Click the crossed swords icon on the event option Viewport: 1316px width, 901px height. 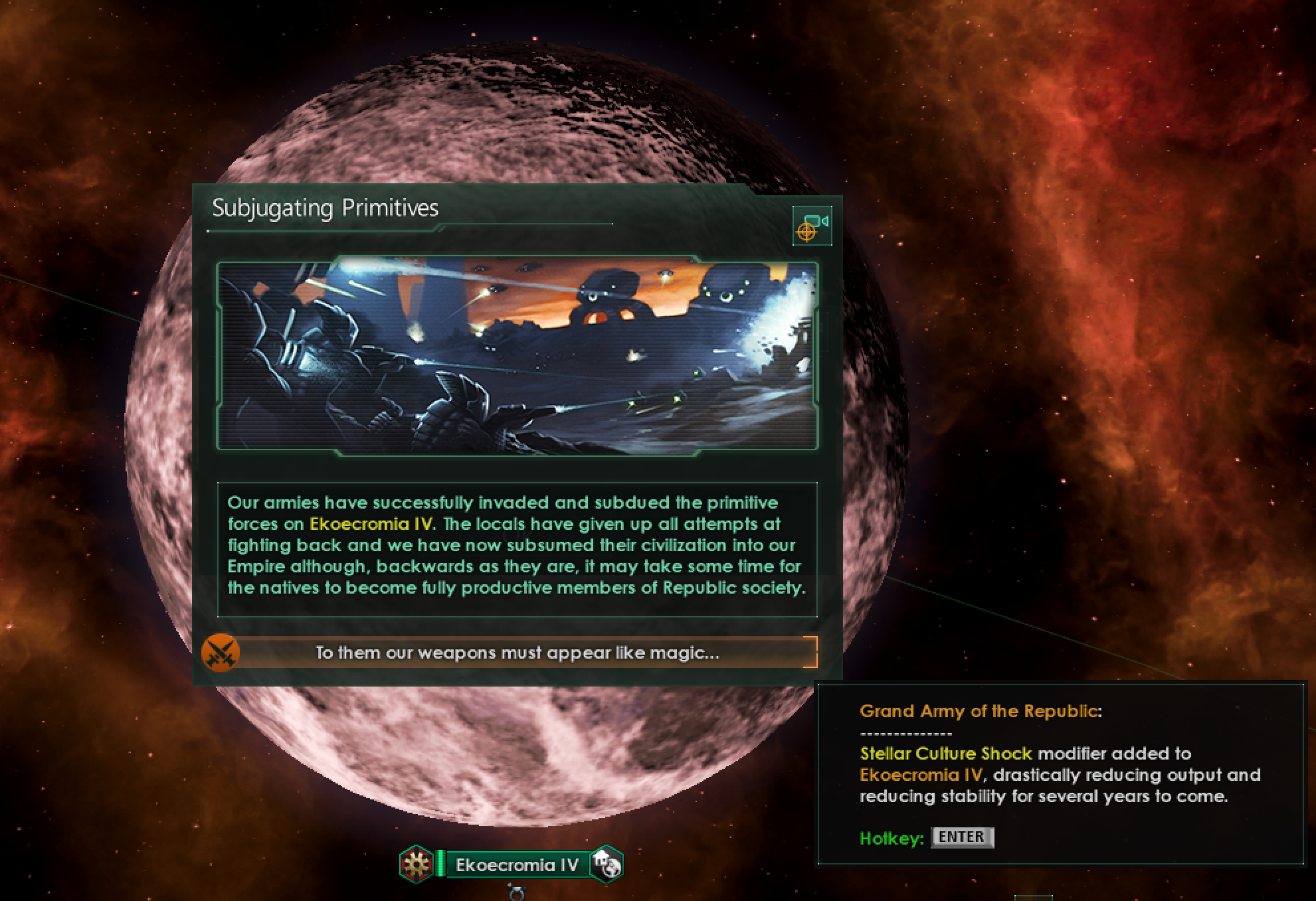point(219,653)
